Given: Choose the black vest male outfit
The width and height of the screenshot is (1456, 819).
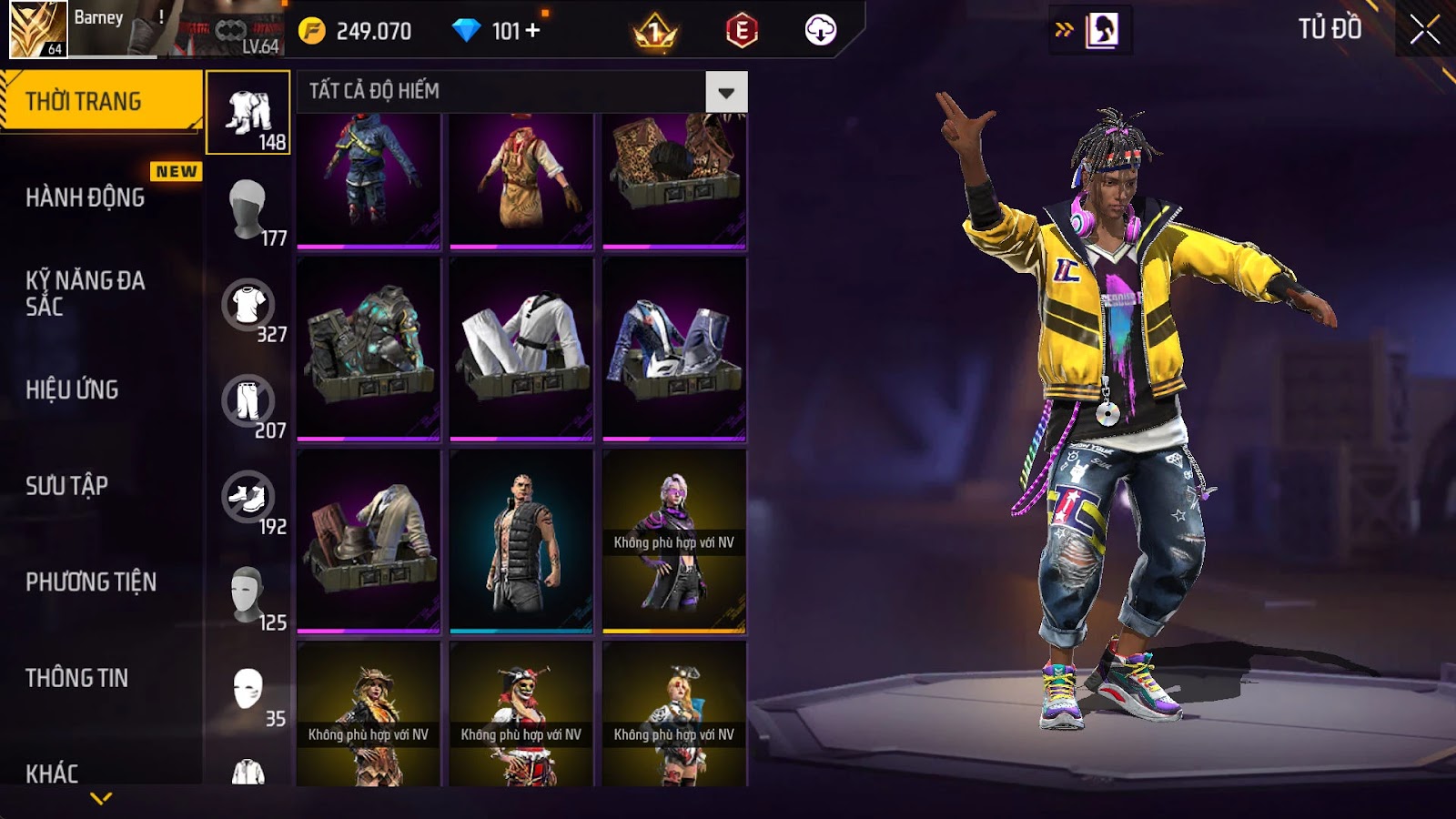Looking at the screenshot, I should pos(521,541).
